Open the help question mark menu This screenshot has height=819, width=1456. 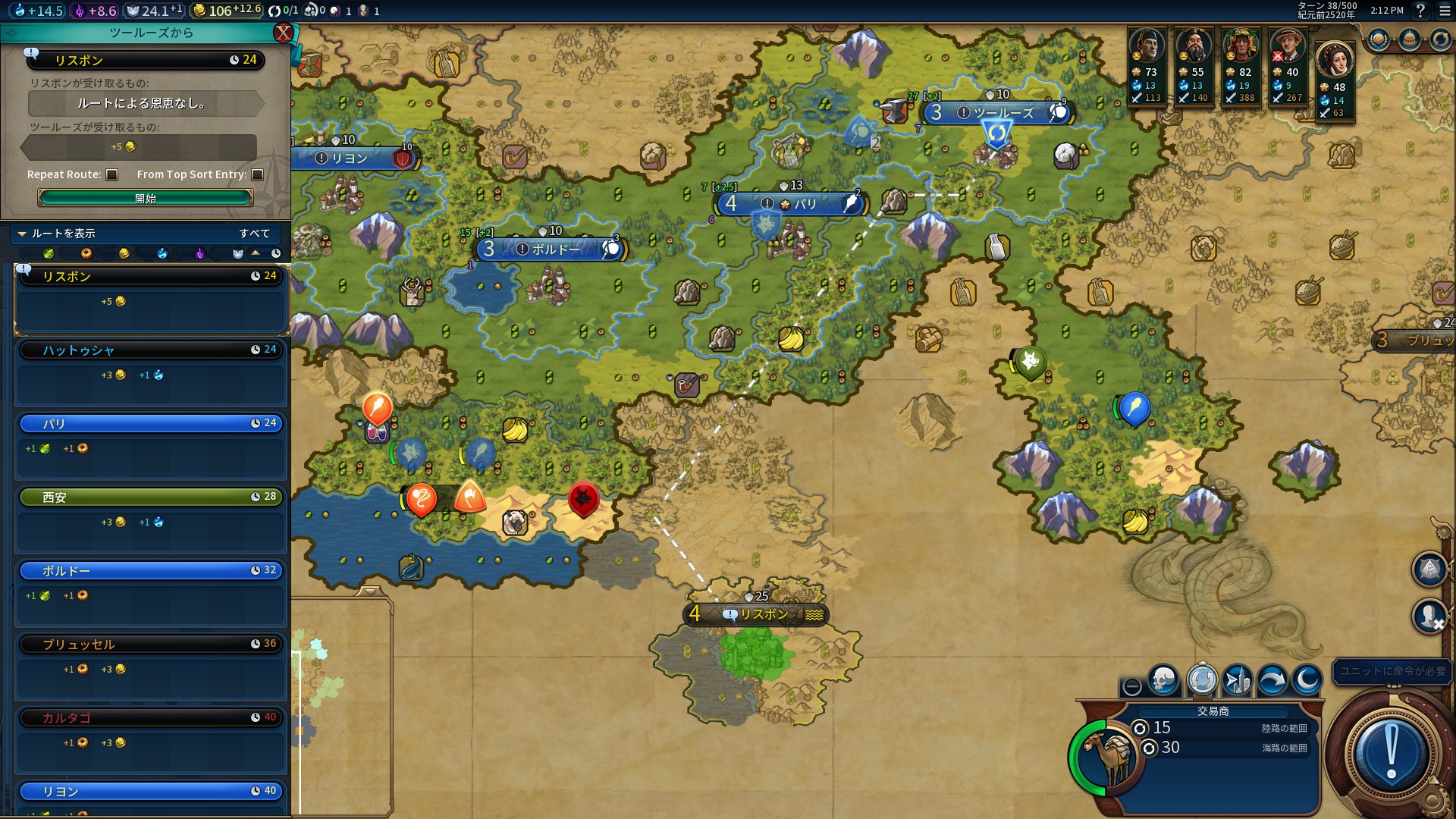click(1420, 11)
